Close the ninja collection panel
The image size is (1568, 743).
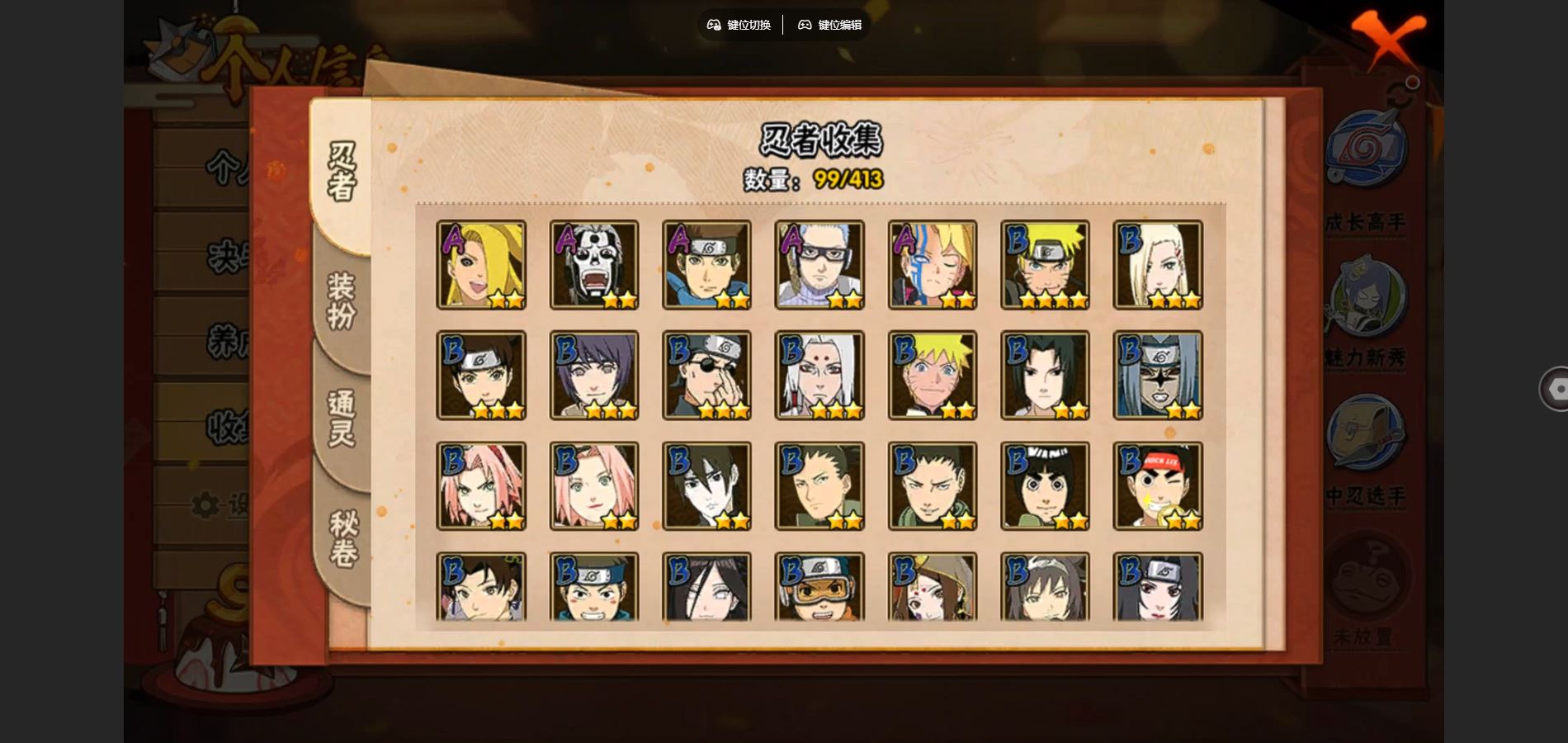point(1388,38)
